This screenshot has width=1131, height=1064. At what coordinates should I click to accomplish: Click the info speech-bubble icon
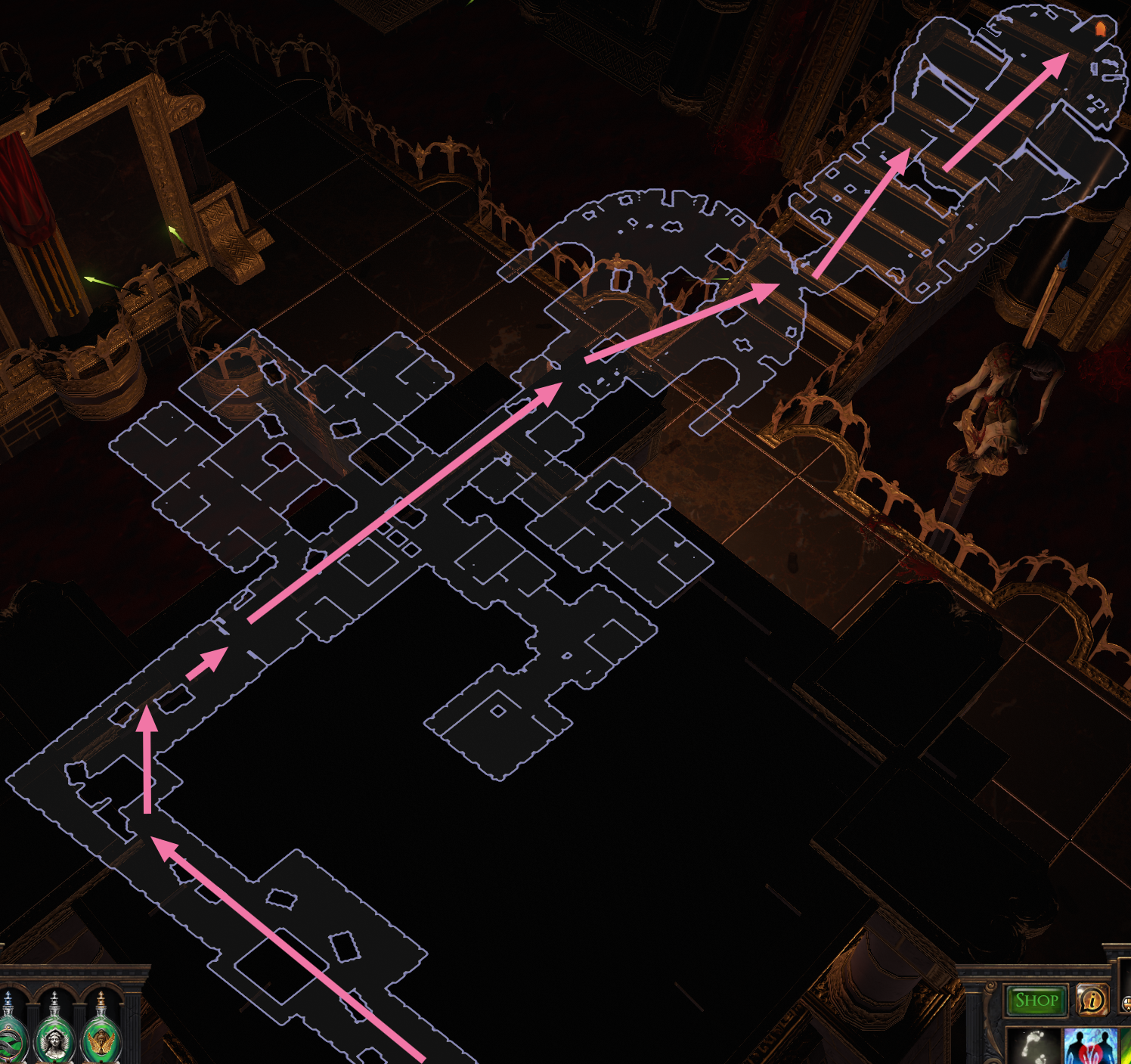[x=1092, y=1000]
